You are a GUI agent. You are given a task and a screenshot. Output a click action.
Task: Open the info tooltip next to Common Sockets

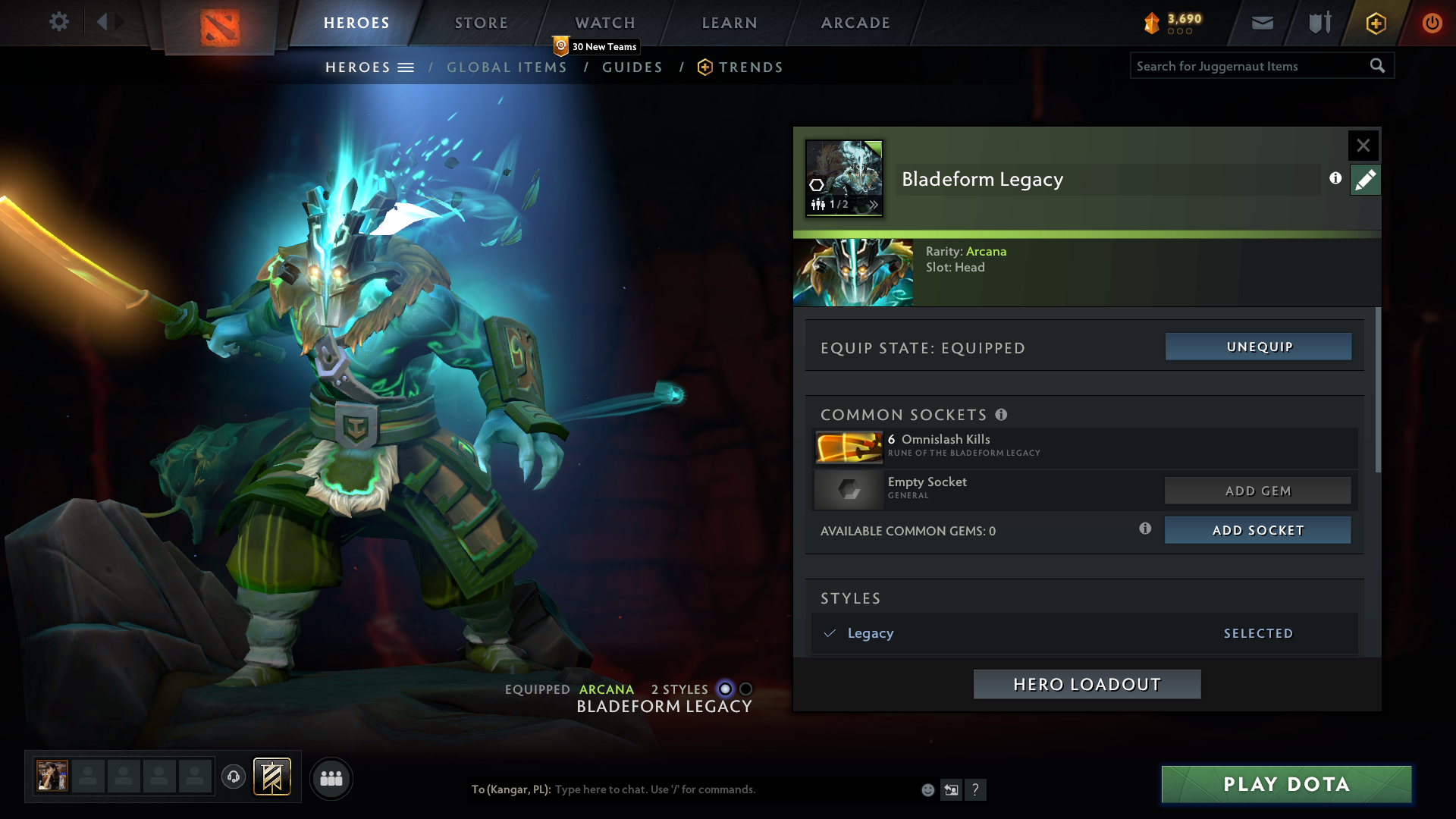pyautogui.click(x=1003, y=415)
